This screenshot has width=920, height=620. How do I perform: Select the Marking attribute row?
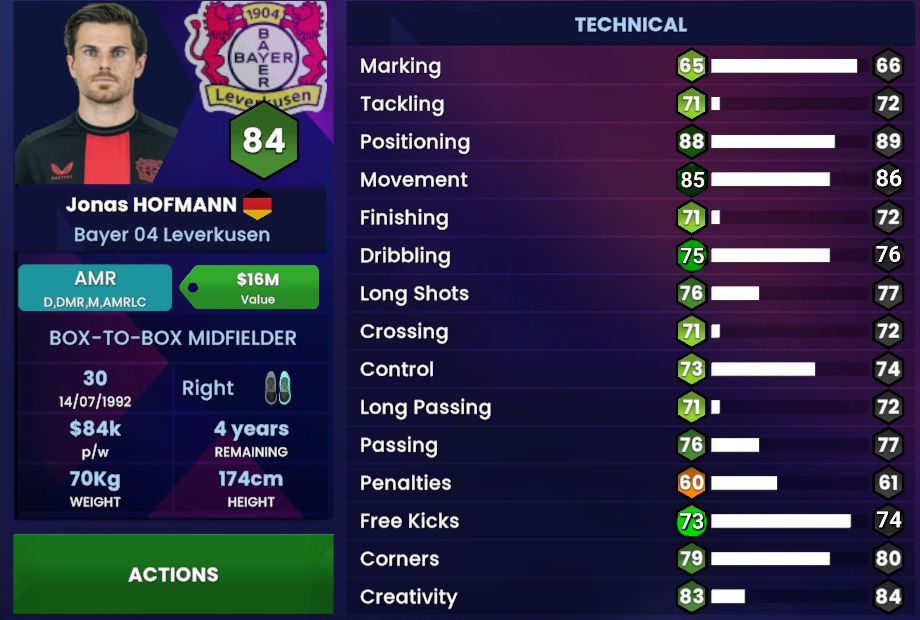(x=630, y=66)
